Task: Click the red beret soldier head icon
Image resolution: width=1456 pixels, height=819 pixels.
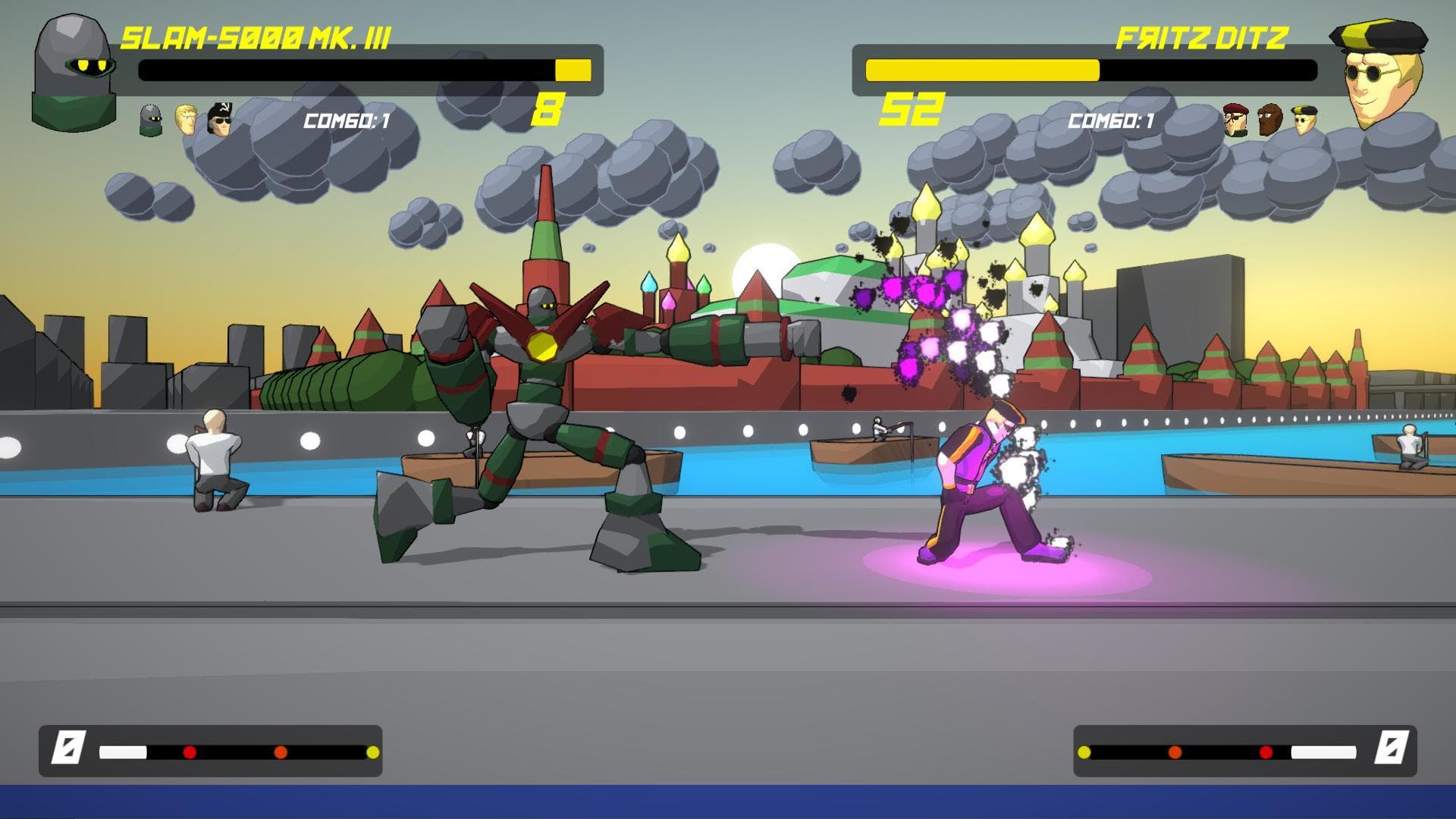Action: (x=1235, y=119)
